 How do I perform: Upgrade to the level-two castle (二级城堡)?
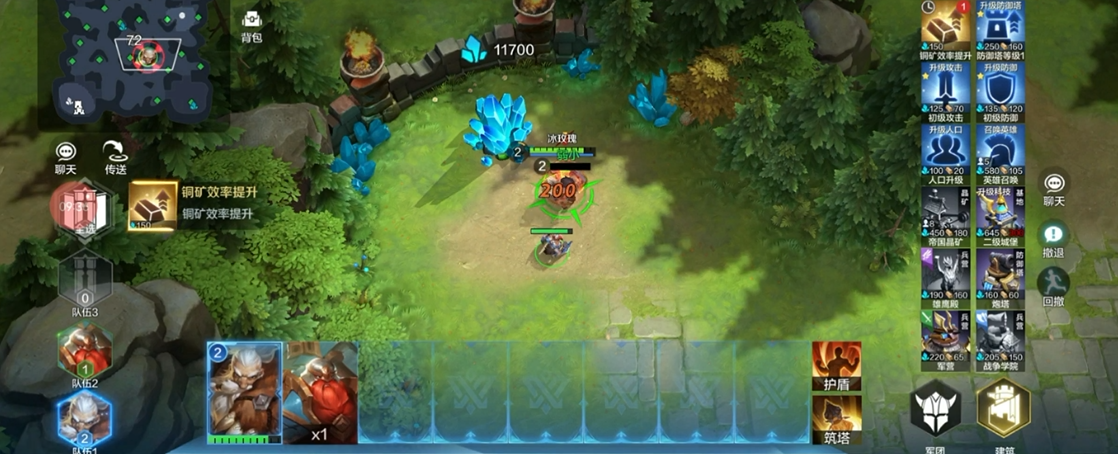click(x=998, y=215)
